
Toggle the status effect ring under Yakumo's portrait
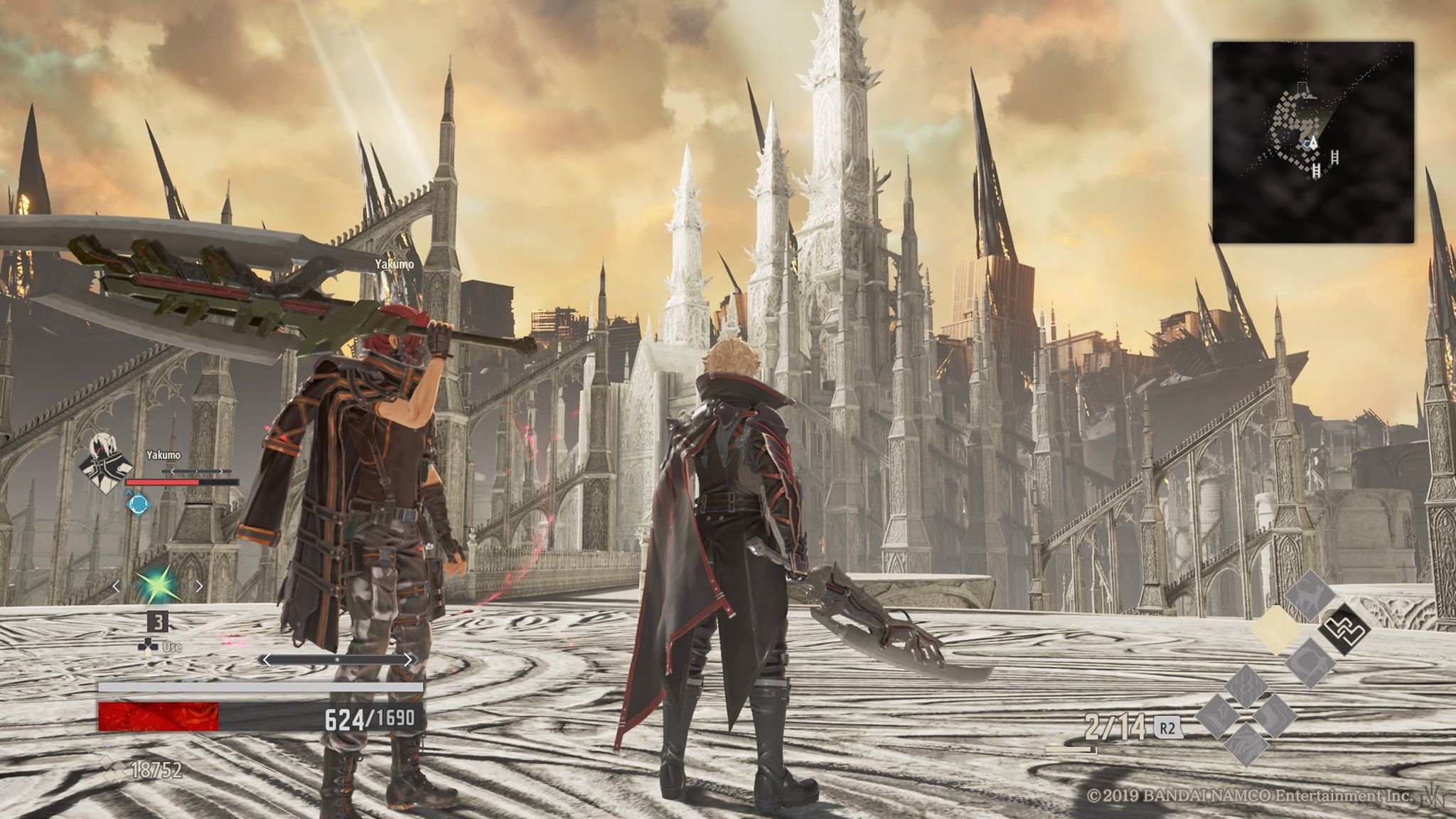137,503
